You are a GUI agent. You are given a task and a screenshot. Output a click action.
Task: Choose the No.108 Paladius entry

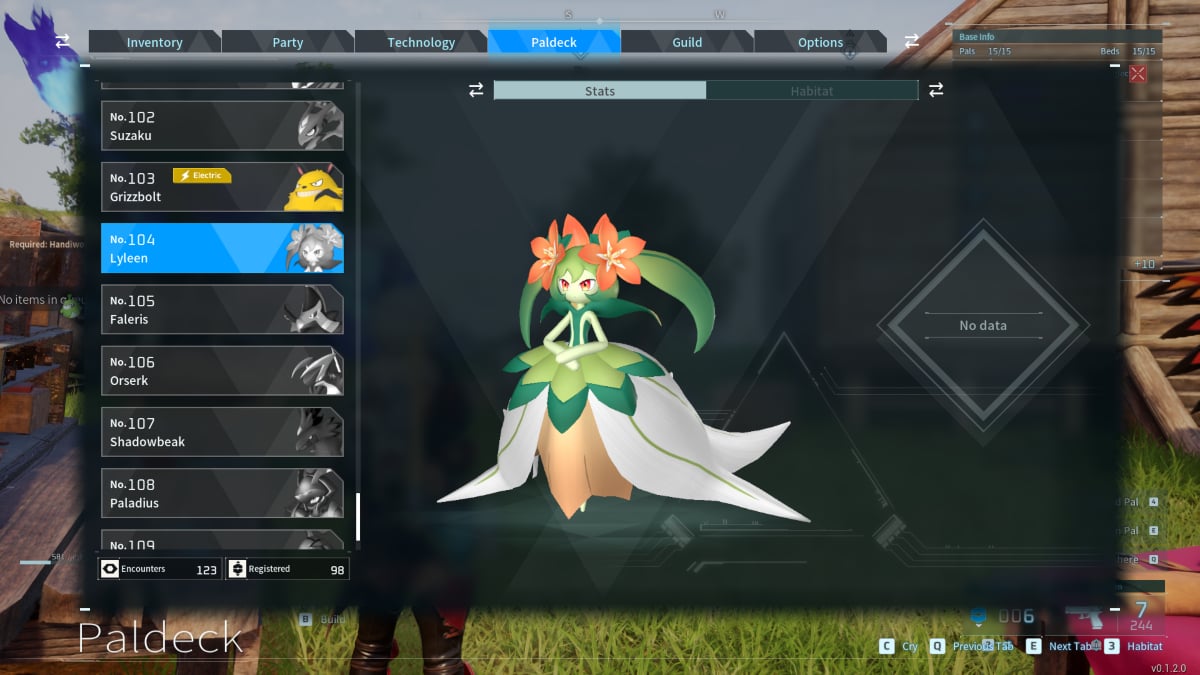point(222,492)
